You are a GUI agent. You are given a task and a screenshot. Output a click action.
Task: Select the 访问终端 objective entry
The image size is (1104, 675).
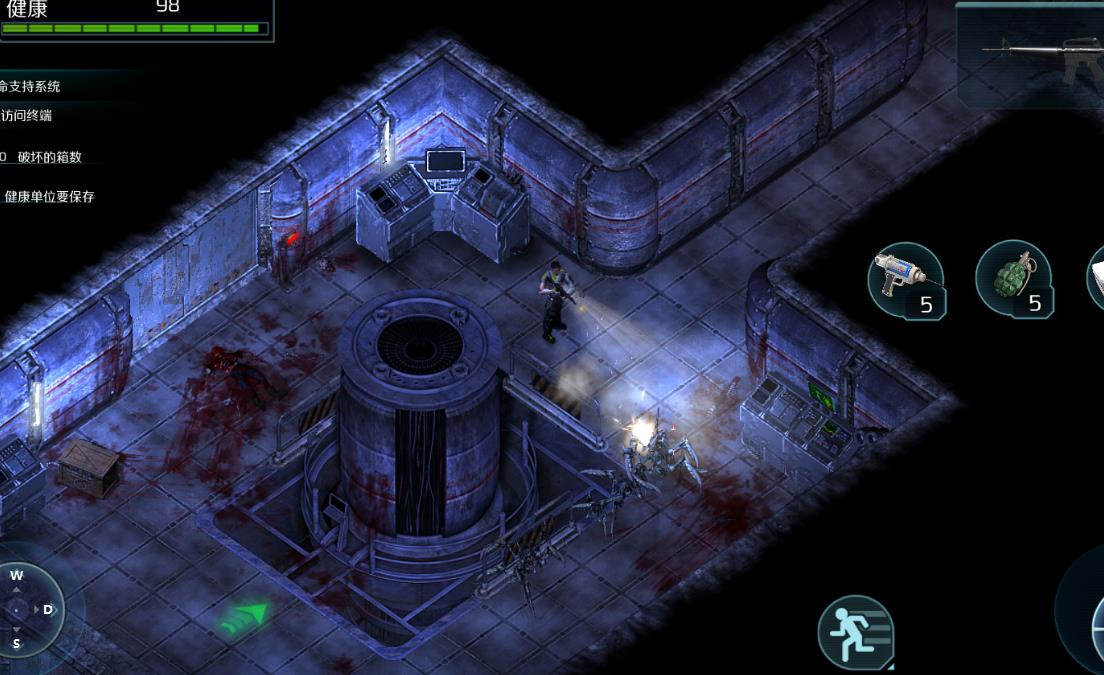[x=27, y=116]
